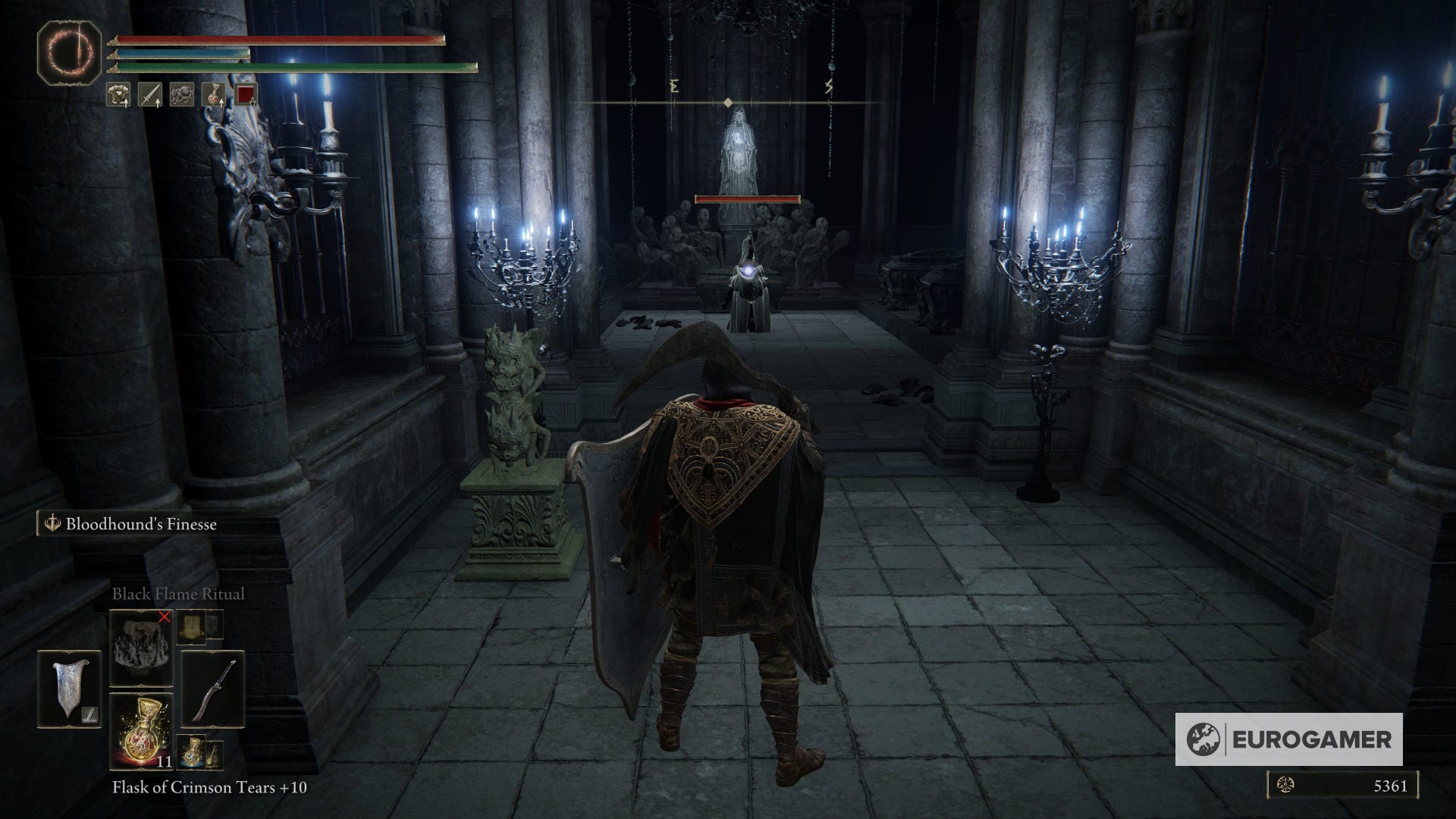
Task: Click the Eurogamer watermark logo
Action: coord(1288,739)
